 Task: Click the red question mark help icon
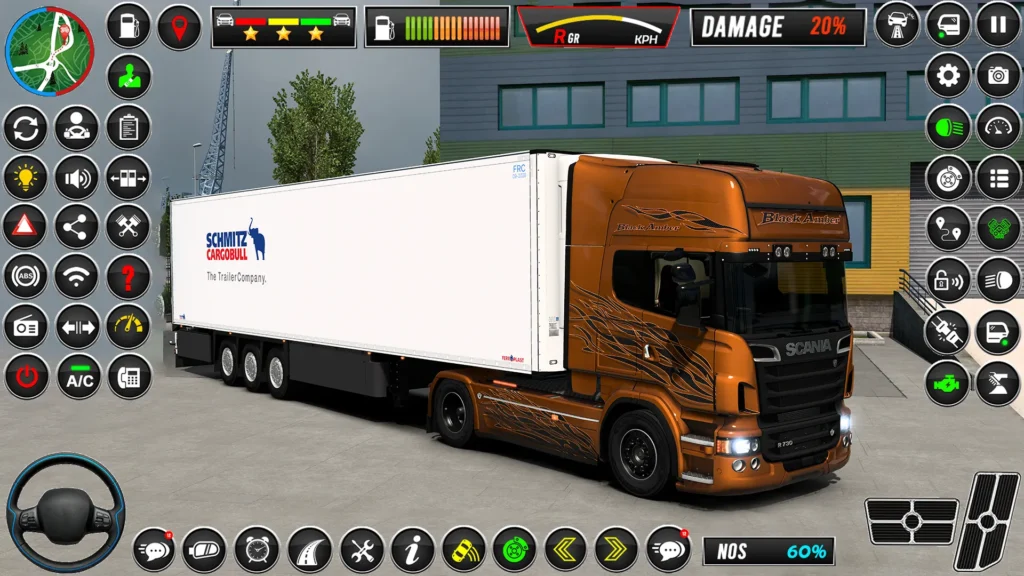tap(128, 277)
